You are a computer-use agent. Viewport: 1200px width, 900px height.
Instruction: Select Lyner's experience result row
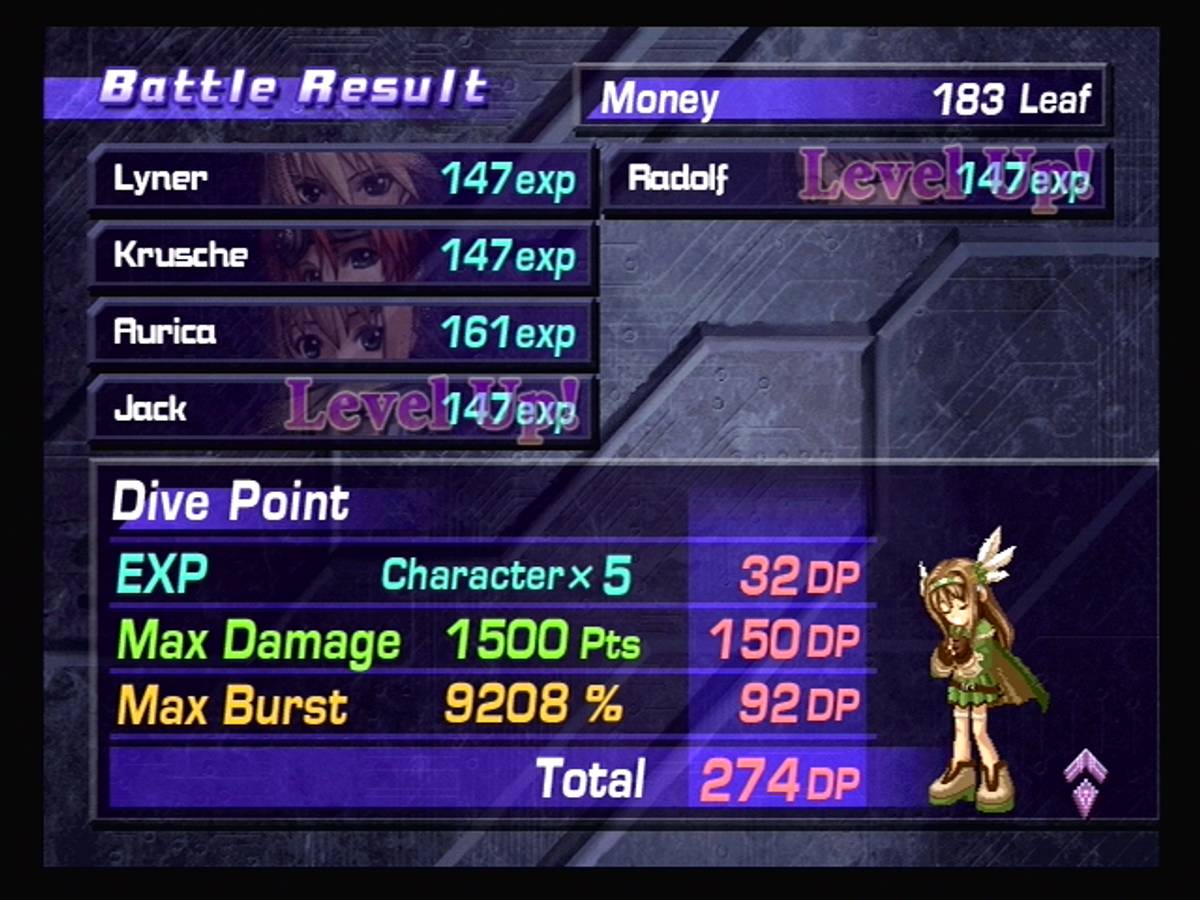(x=343, y=180)
